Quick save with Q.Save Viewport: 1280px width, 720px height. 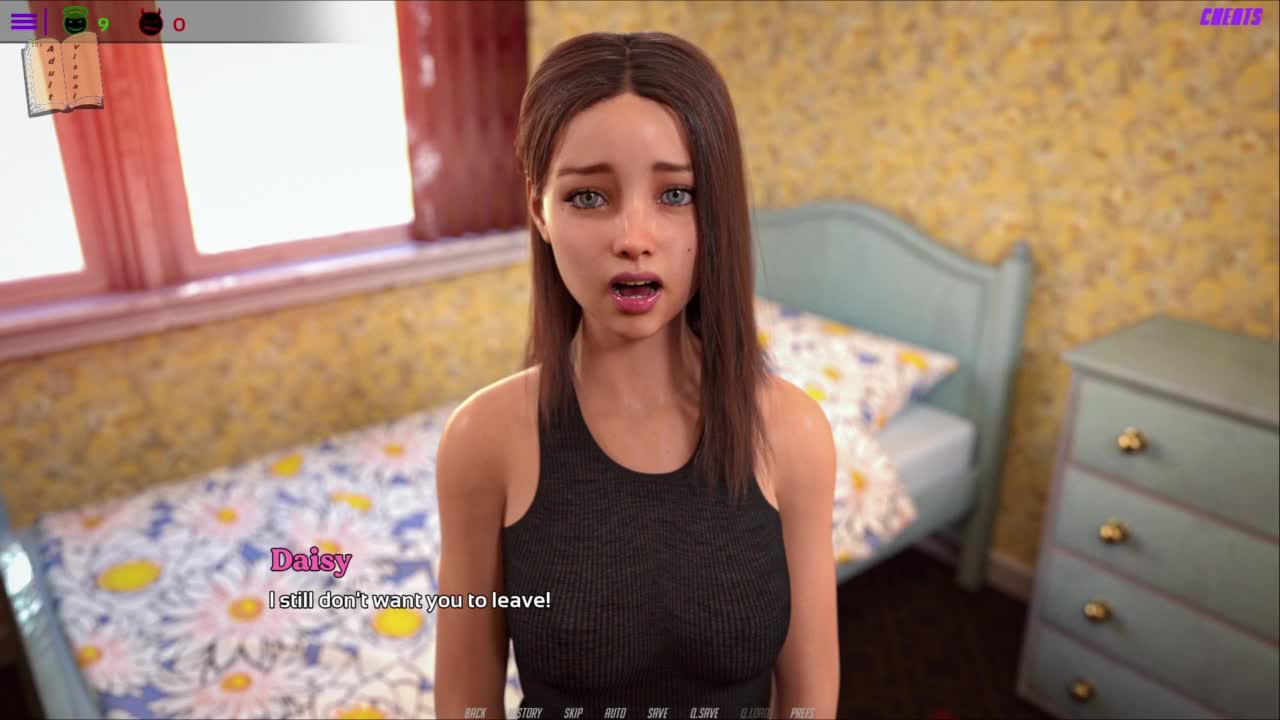704,712
